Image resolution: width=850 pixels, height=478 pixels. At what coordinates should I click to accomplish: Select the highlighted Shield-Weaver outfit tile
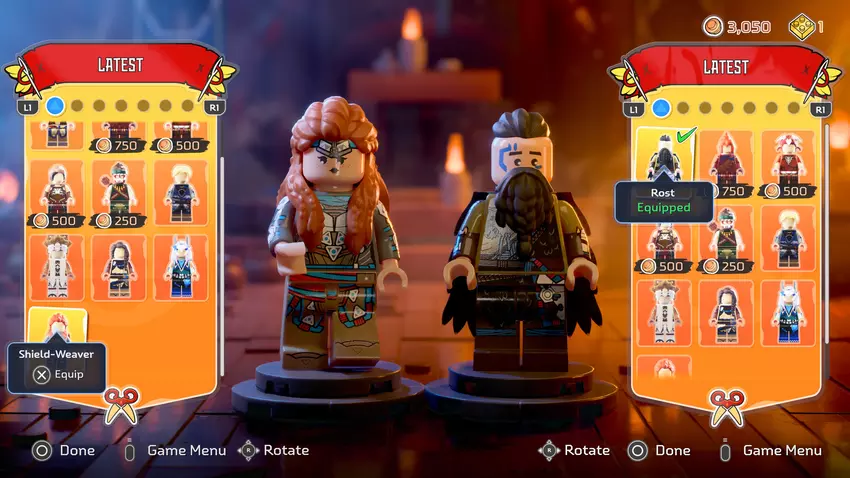tap(57, 328)
